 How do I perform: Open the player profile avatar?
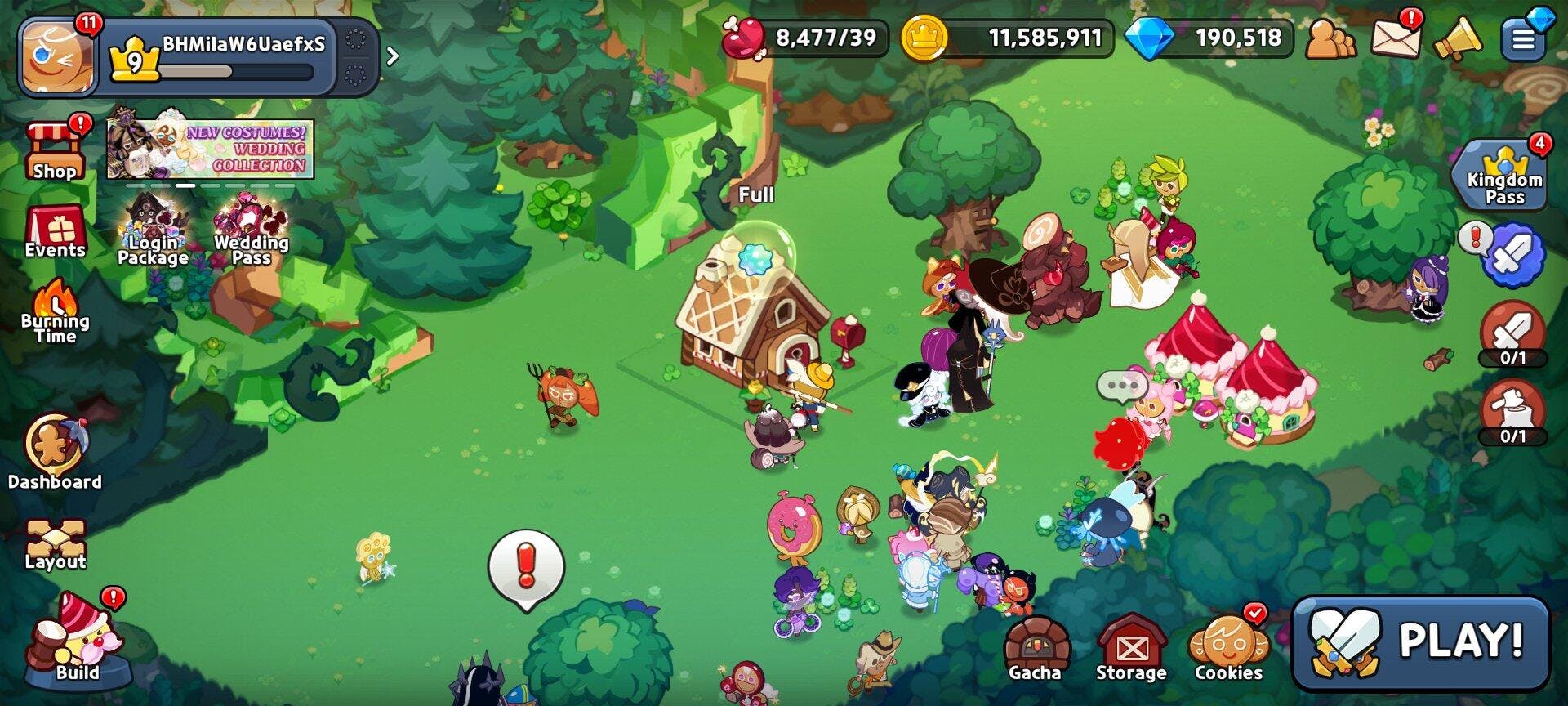click(58, 56)
